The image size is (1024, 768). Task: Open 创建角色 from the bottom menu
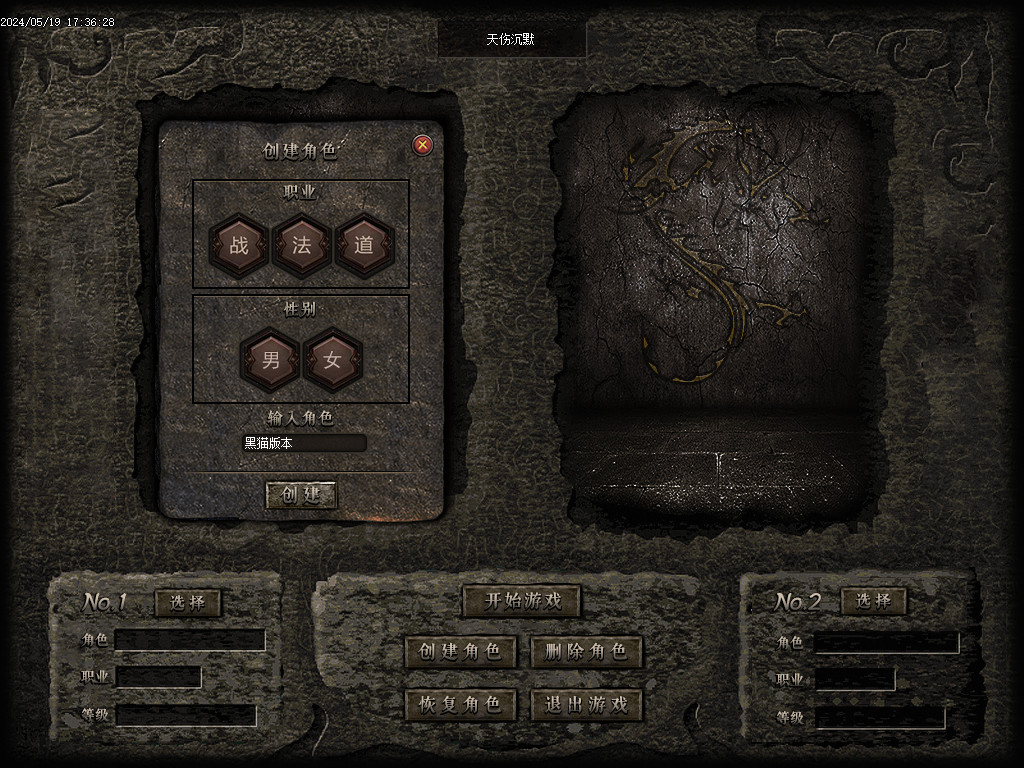click(x=460, y=652)
